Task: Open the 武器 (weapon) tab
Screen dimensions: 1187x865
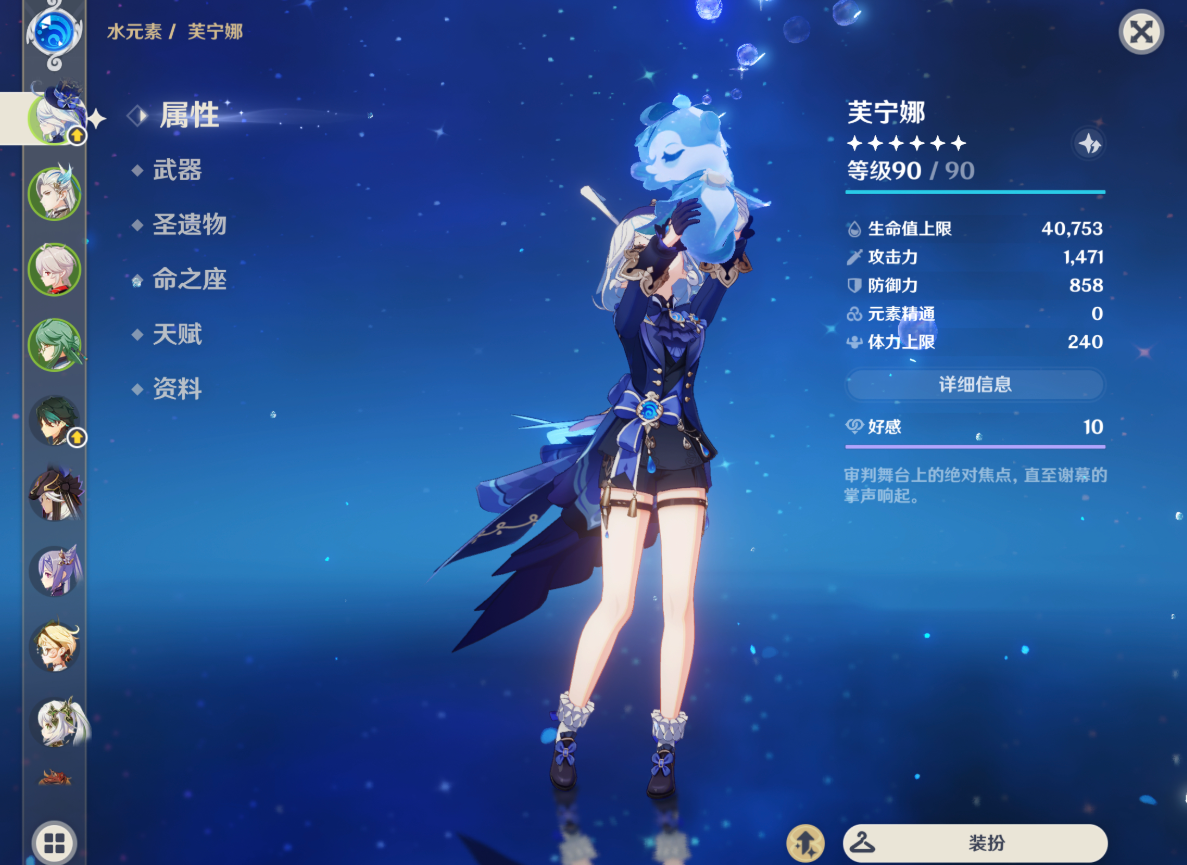Action: coord(177,171)
